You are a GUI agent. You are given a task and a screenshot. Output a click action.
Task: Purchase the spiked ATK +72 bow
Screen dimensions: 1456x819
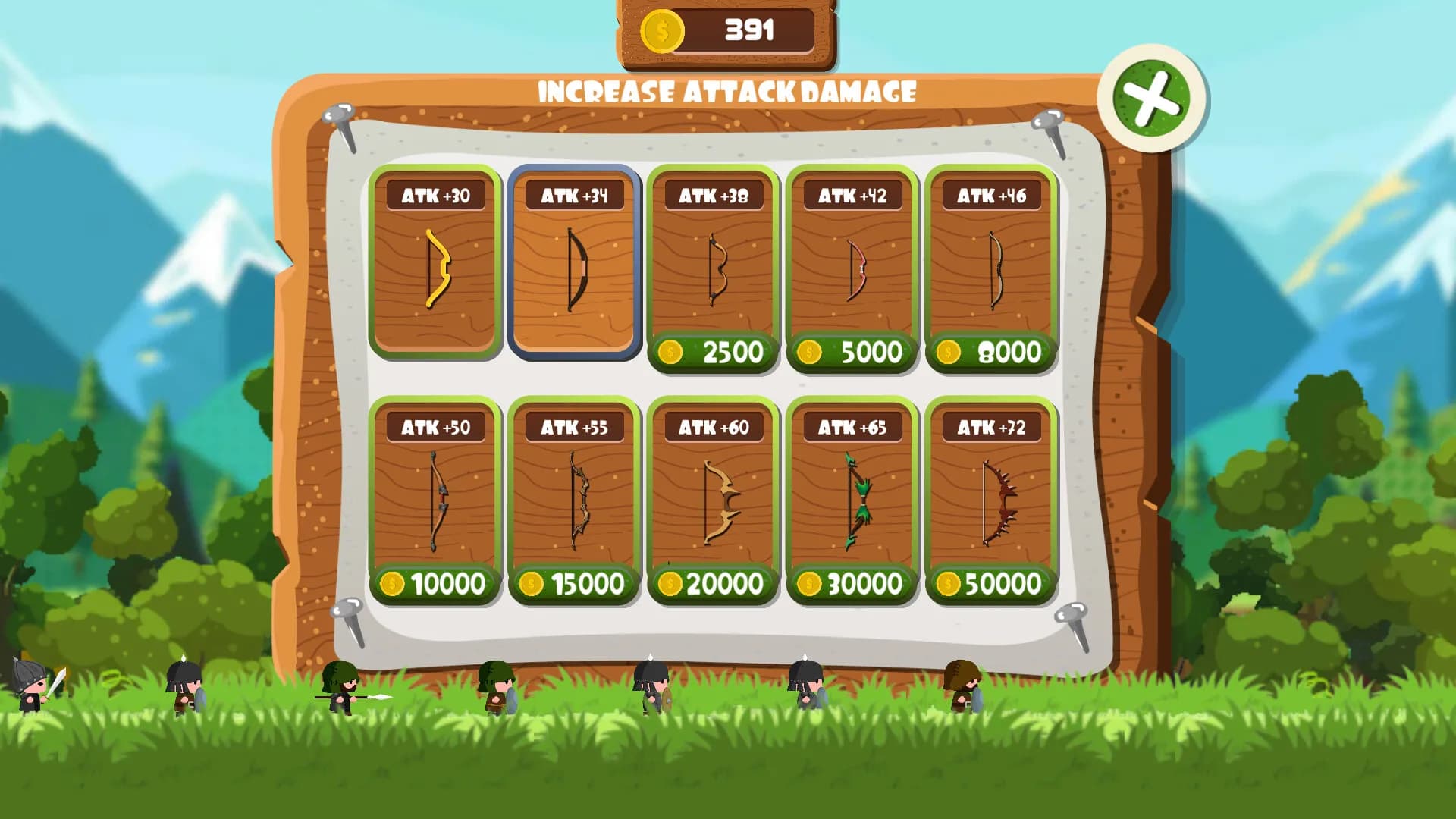coord(990,584)
